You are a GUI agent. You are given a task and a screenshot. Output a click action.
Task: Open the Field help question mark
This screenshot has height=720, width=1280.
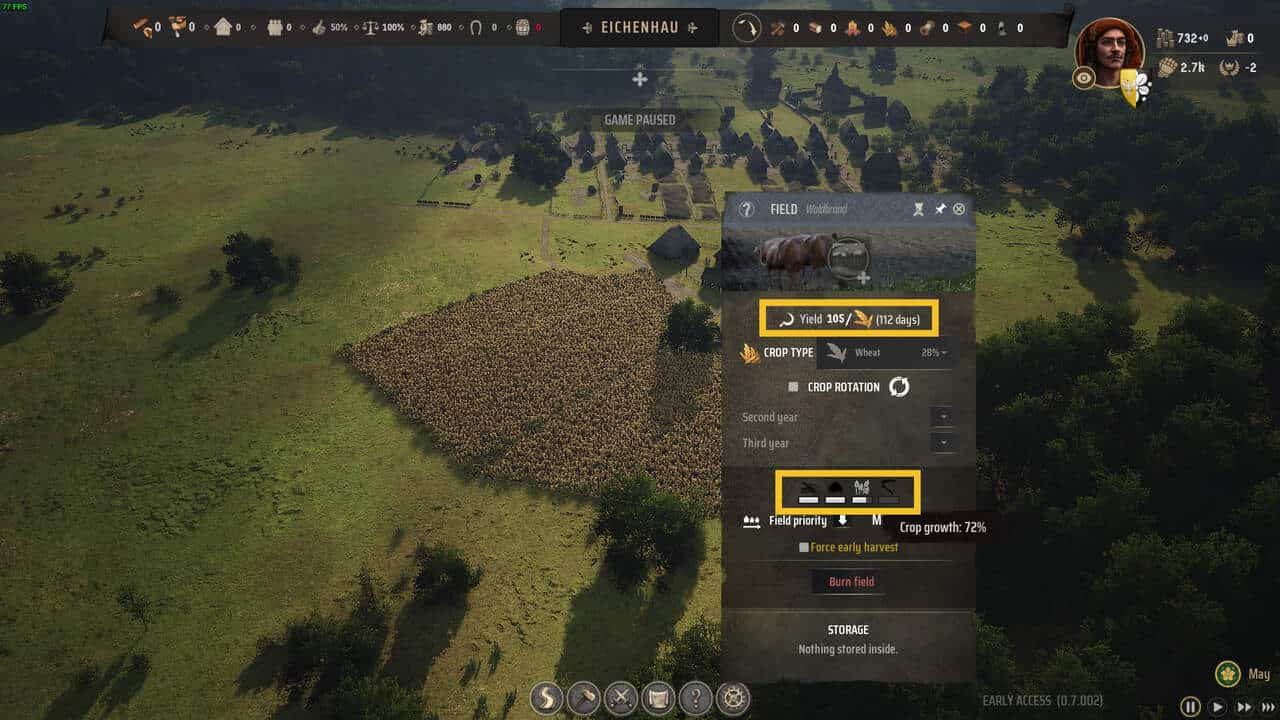[746, 209]
